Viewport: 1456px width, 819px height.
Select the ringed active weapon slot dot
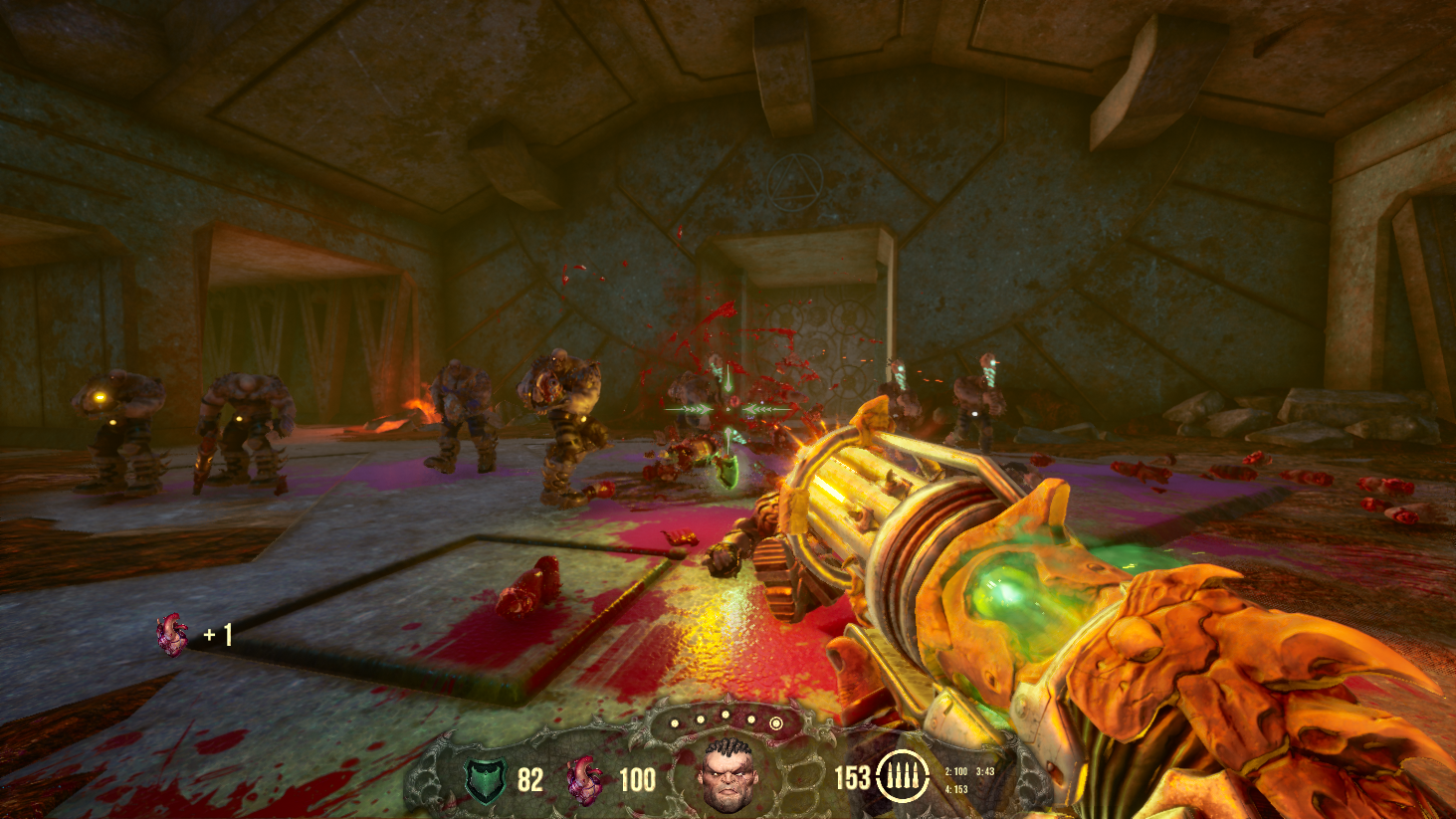[x=776, y=724]
